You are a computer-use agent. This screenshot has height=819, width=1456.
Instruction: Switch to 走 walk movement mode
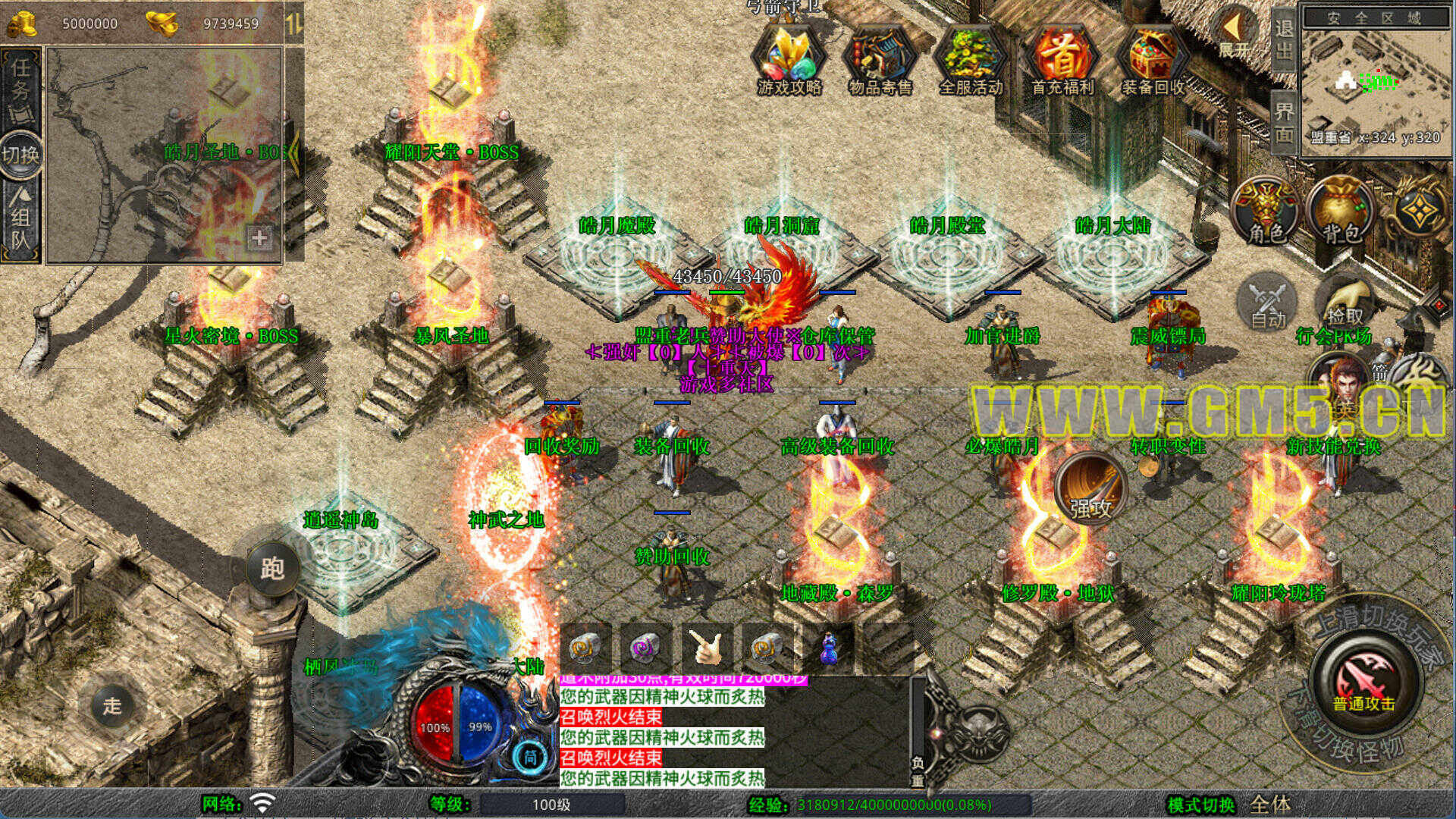[112, 705]
